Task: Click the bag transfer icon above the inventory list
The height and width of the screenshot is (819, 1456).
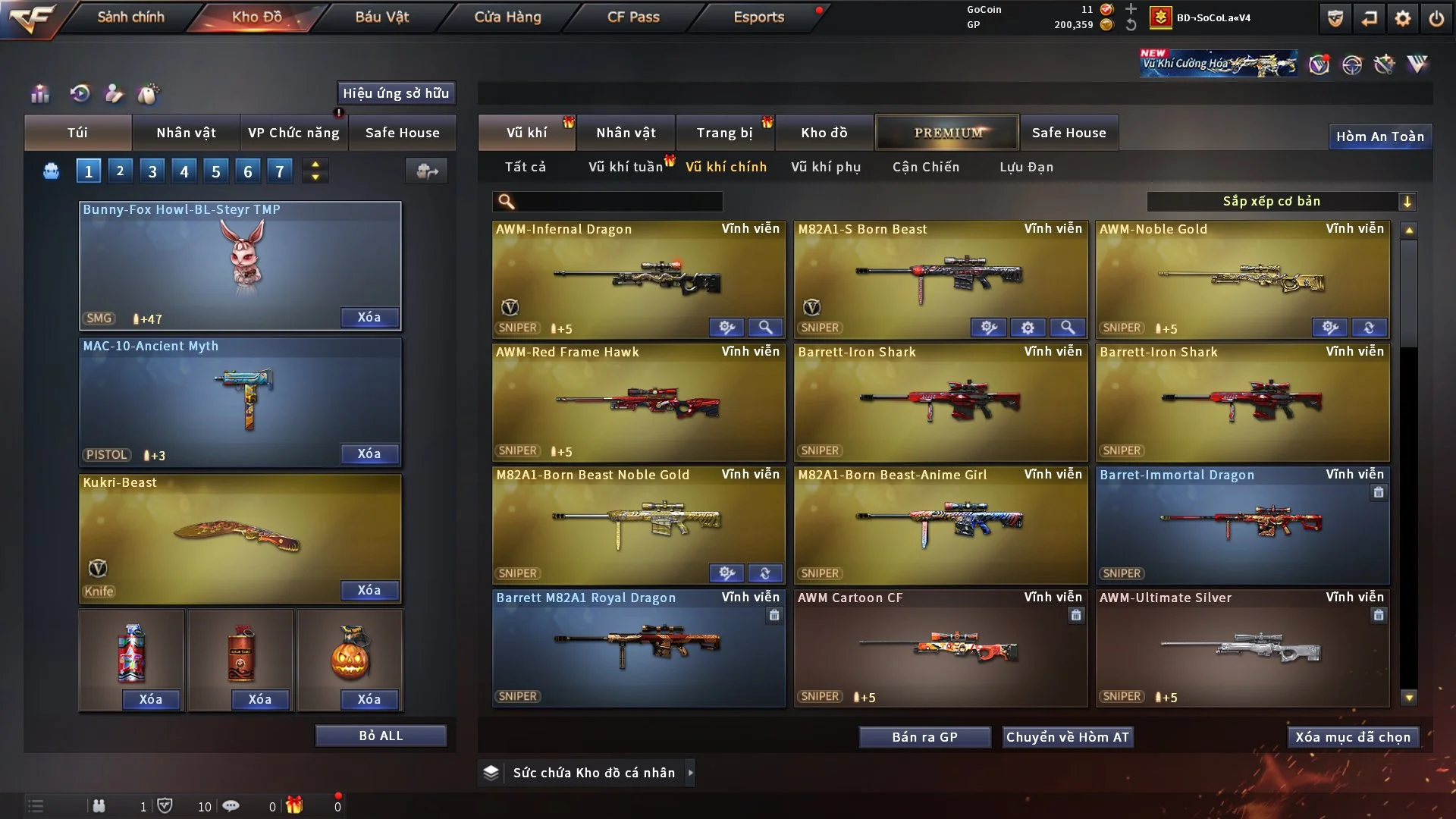Action: [427, 172]
